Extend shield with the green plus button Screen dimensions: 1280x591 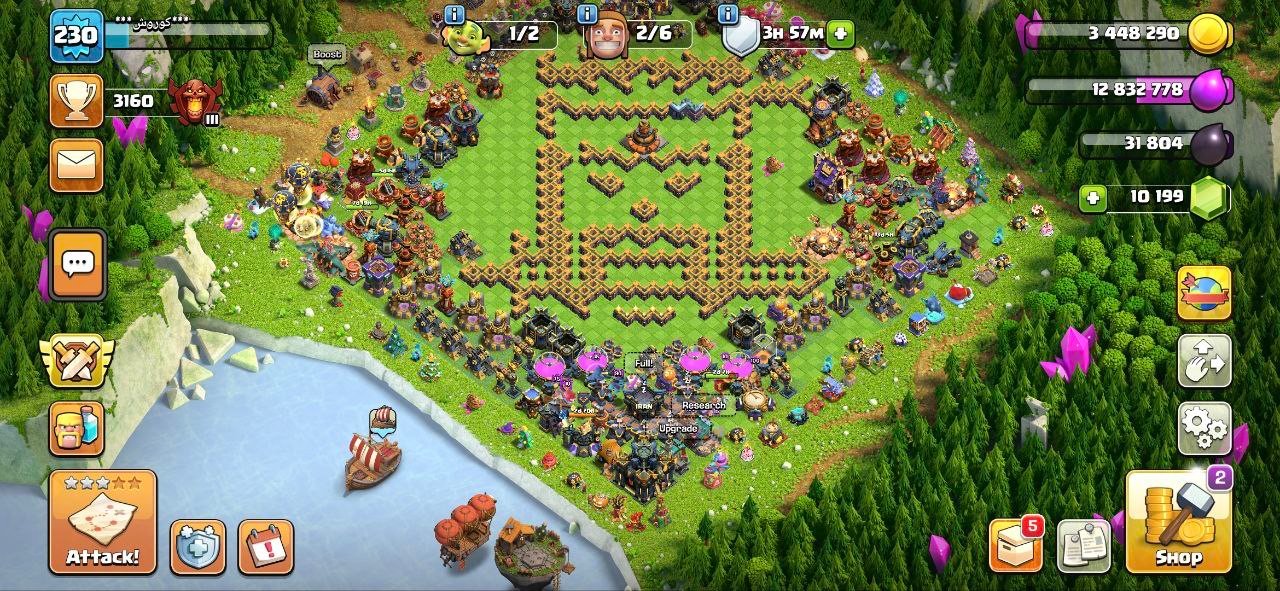pyautogui.click(x=840, y=33)
